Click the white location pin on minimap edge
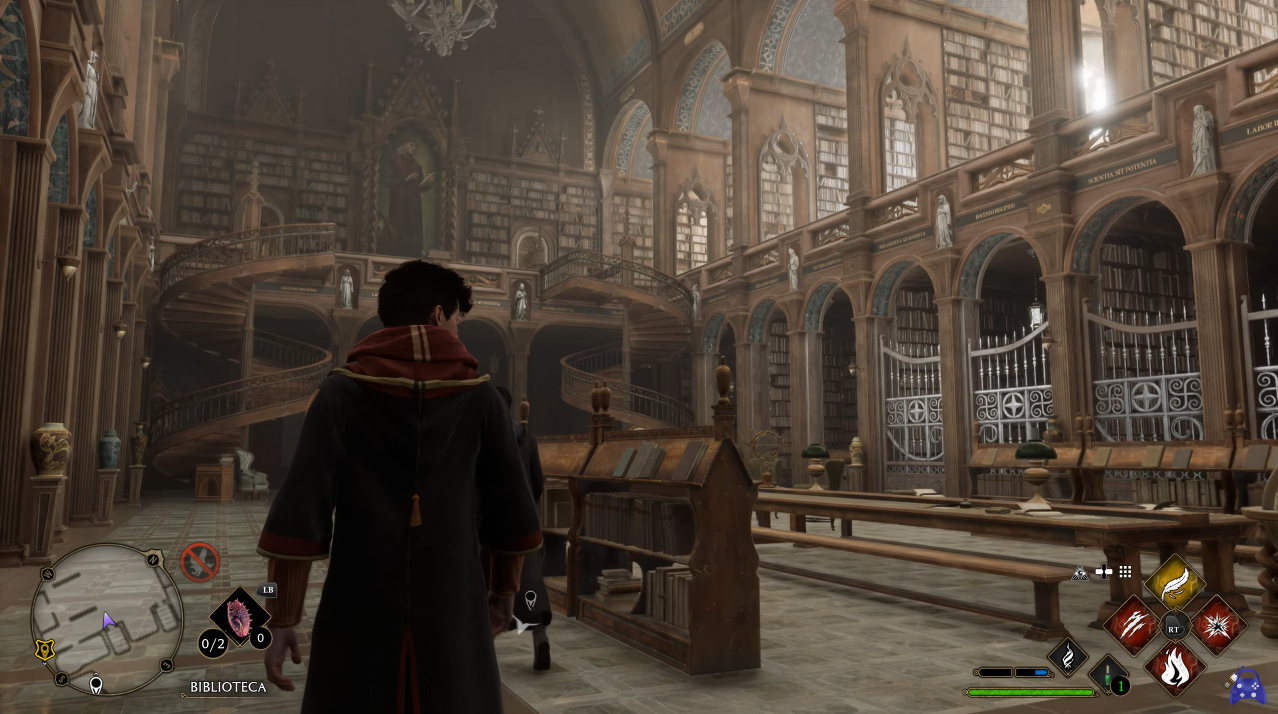The width and height of the screenshot is (1278, 714). (x=96, y=685)
